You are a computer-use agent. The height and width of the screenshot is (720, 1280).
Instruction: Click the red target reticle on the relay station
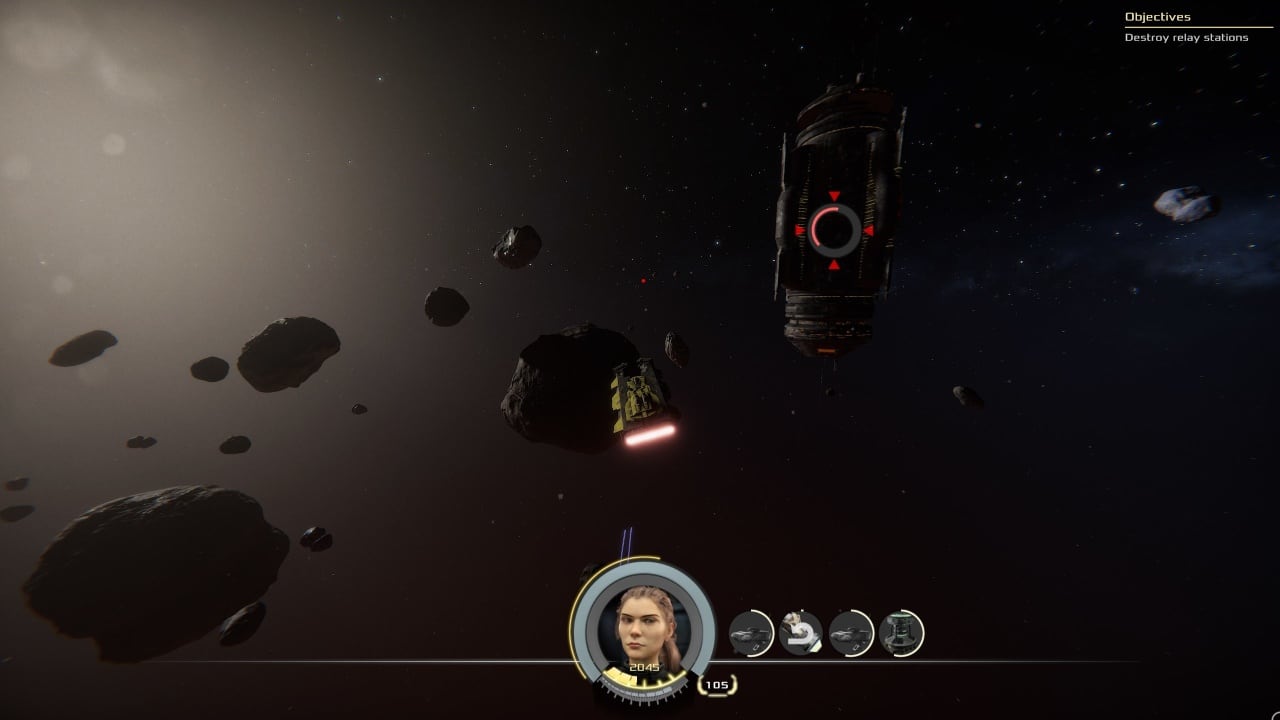833,230
